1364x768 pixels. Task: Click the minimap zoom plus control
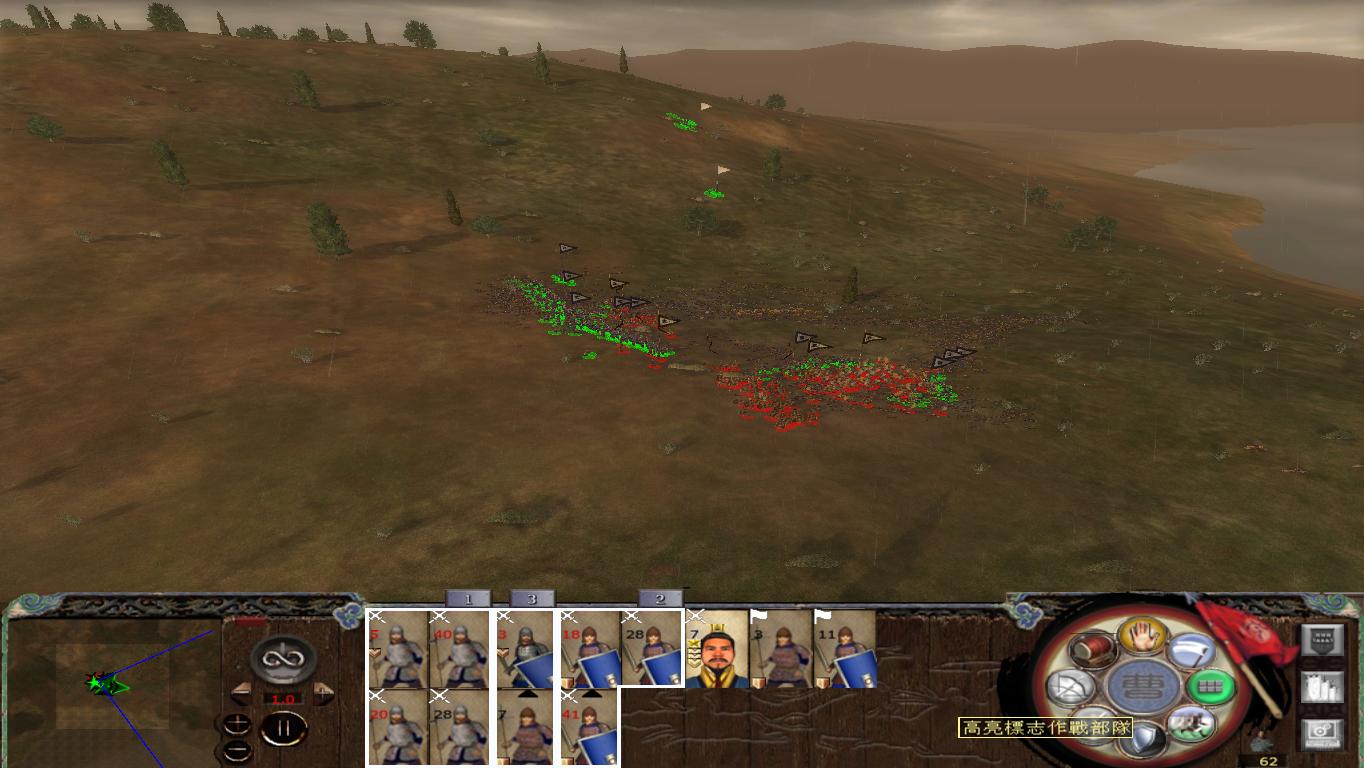(x=238, y=722)
